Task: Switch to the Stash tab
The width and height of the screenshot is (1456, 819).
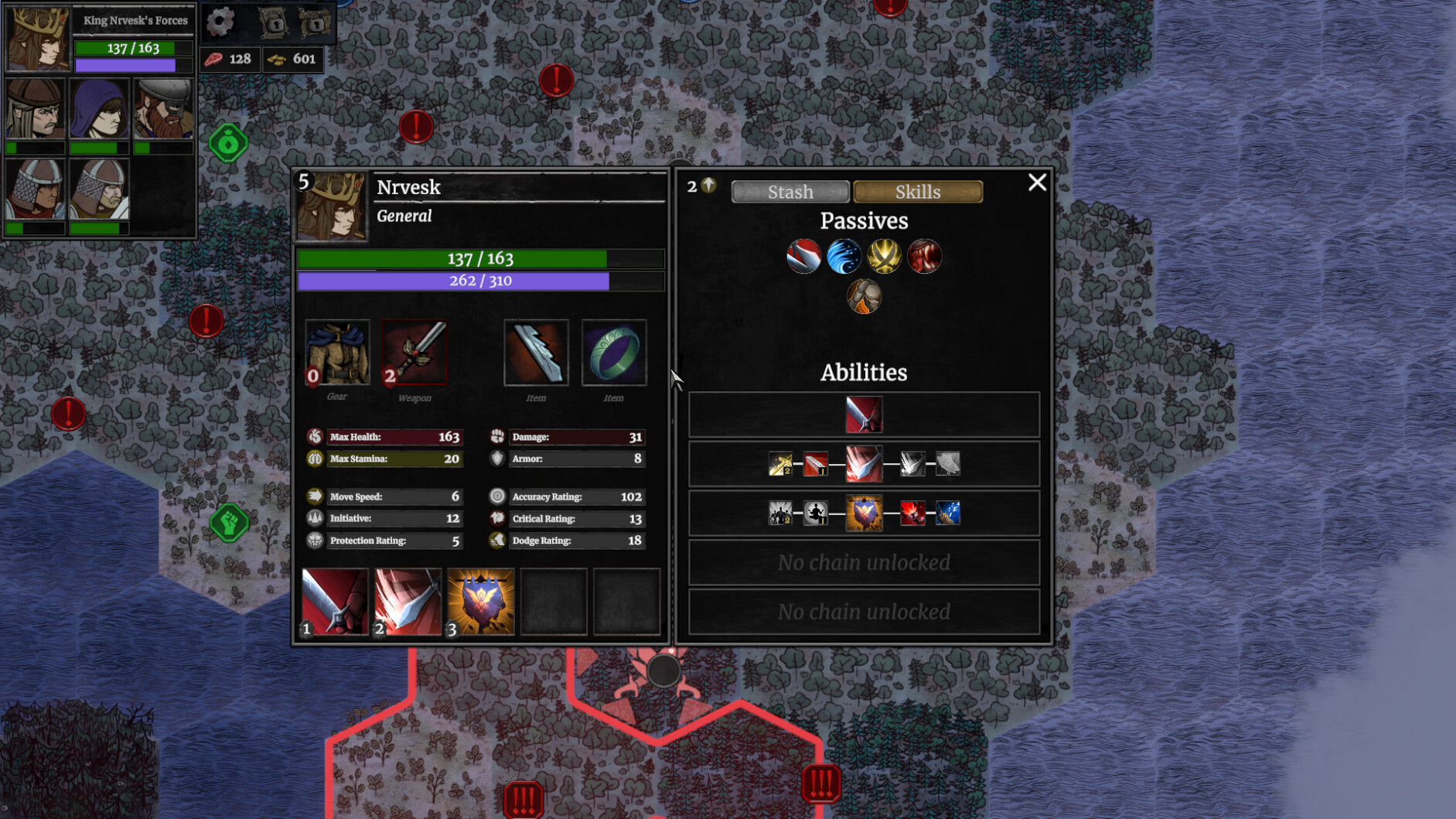Action: pos(789,192)
